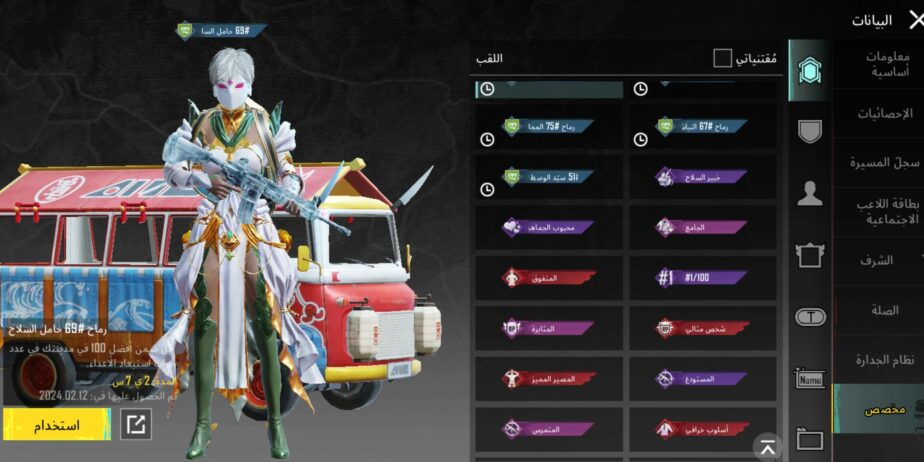Select the #1/100 title badge
This screenshot has width=924, height=462.
coord(702,277)
